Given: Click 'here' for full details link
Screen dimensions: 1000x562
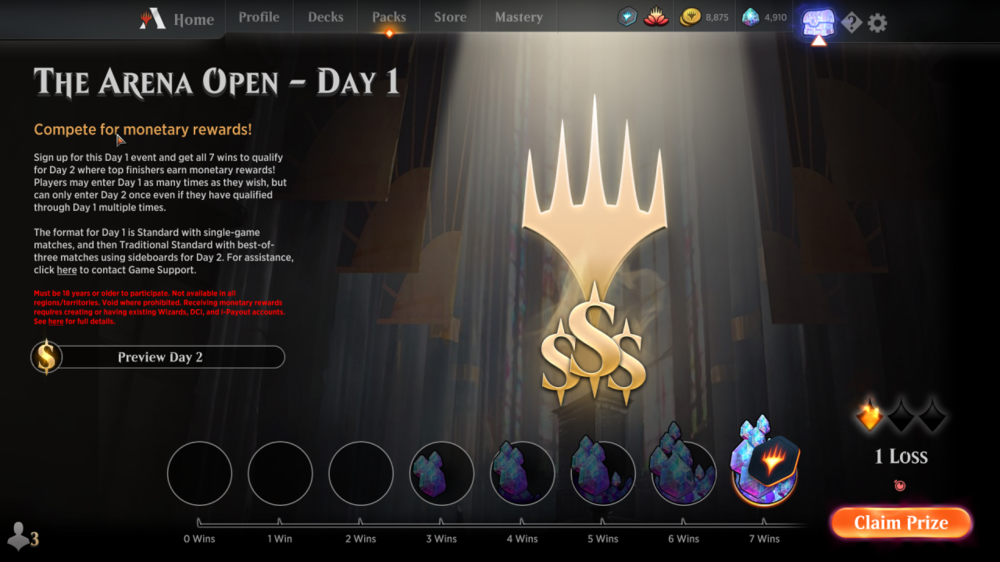Looking at the screenshot, I should coord(55,321).
